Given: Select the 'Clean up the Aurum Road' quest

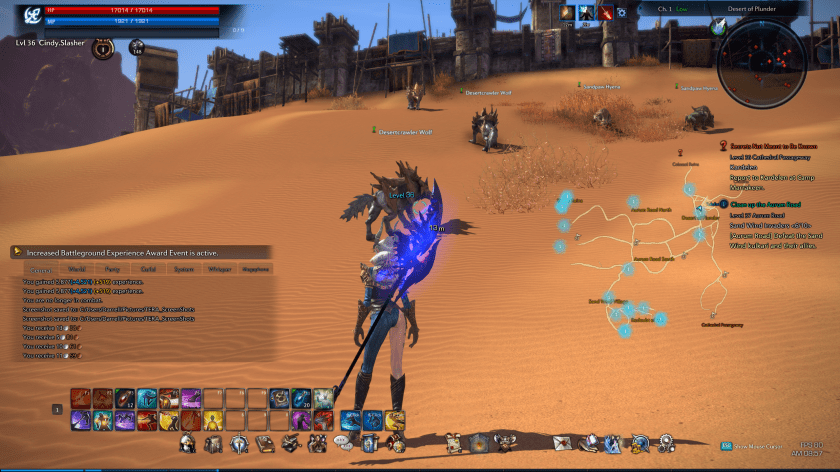Looking at the screenshot, I should point(768,204).
